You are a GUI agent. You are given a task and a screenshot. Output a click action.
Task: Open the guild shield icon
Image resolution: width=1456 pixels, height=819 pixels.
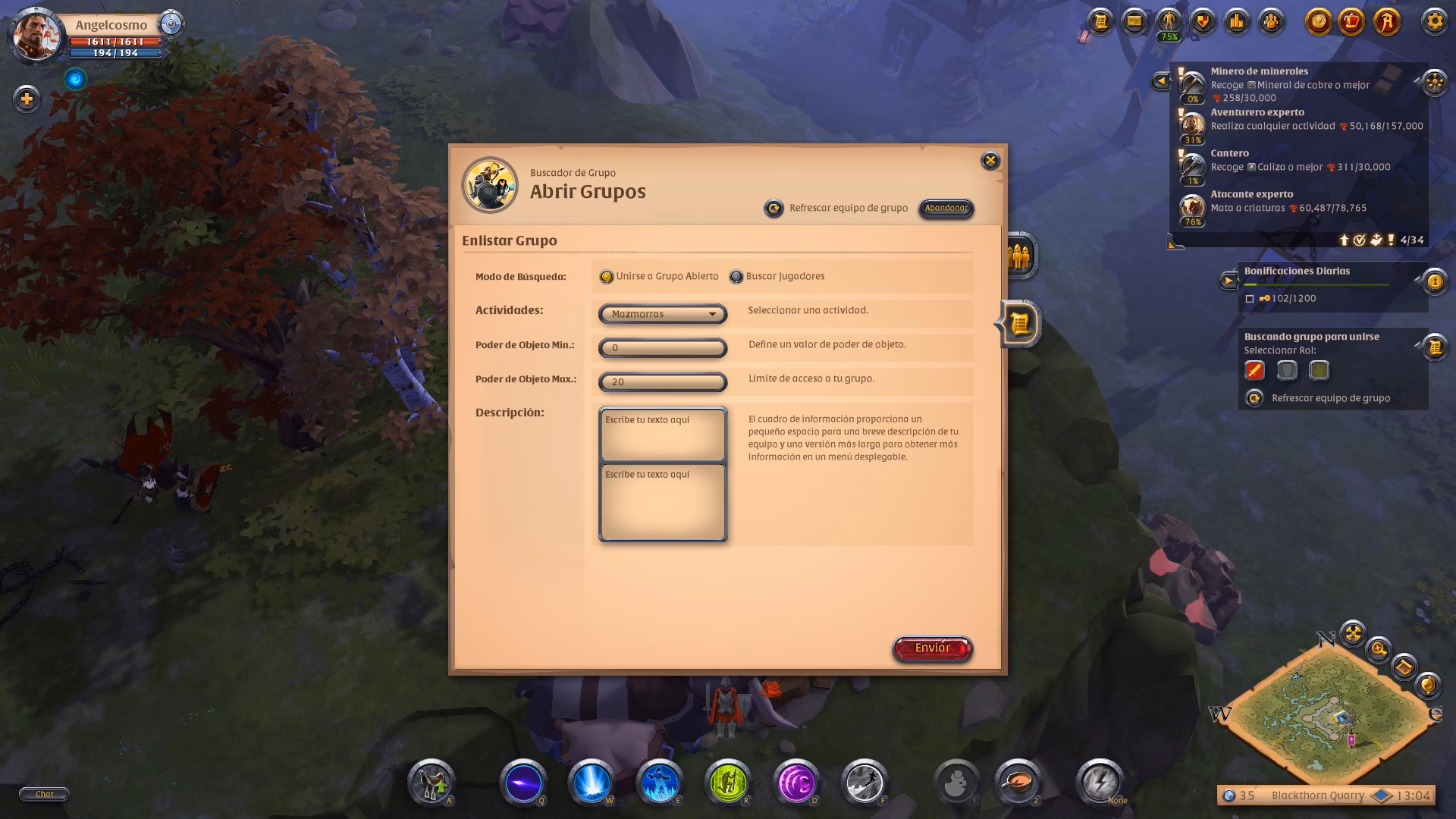point(1203,20)
